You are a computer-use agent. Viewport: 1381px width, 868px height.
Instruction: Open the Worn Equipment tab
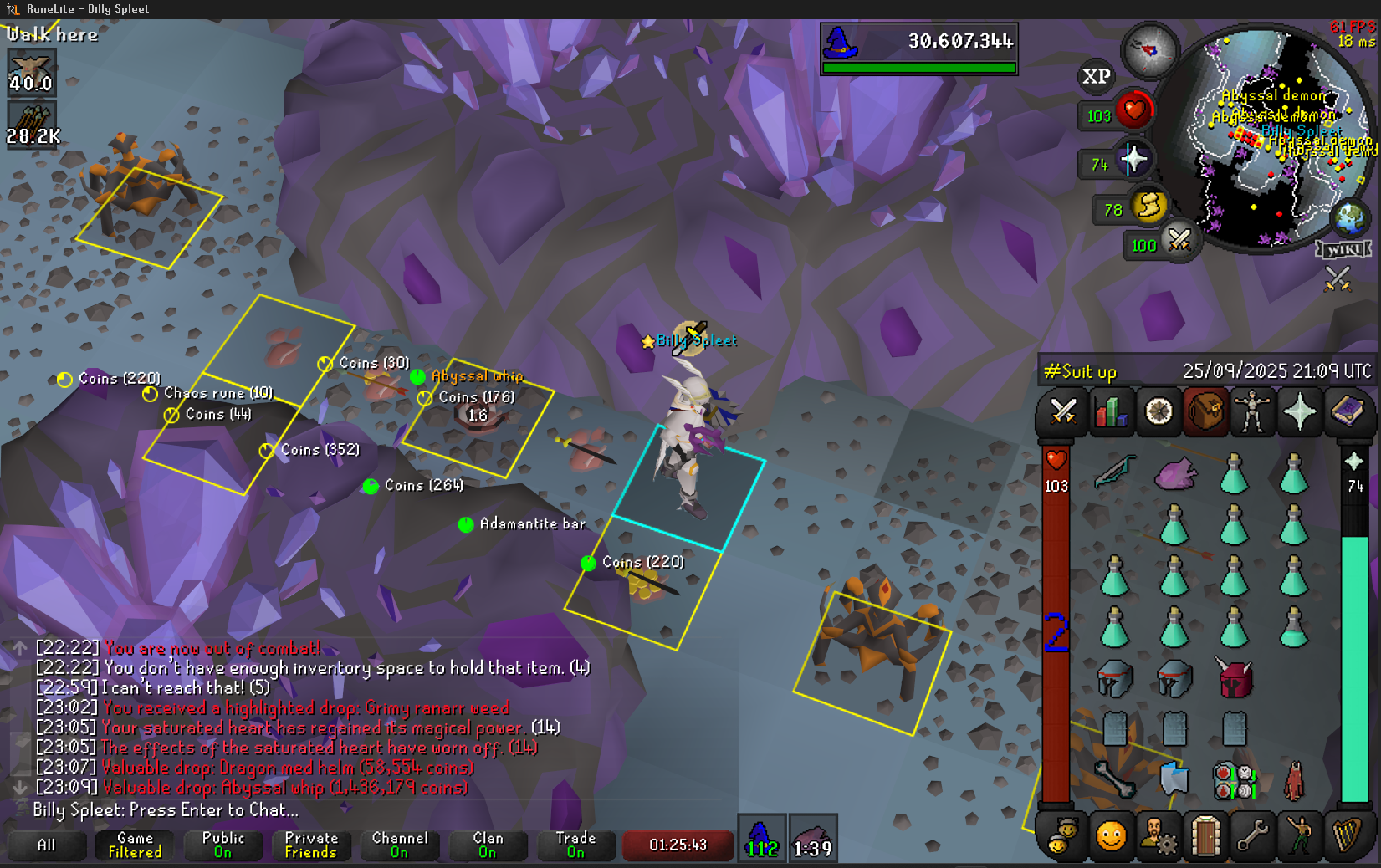point(1252,411)
